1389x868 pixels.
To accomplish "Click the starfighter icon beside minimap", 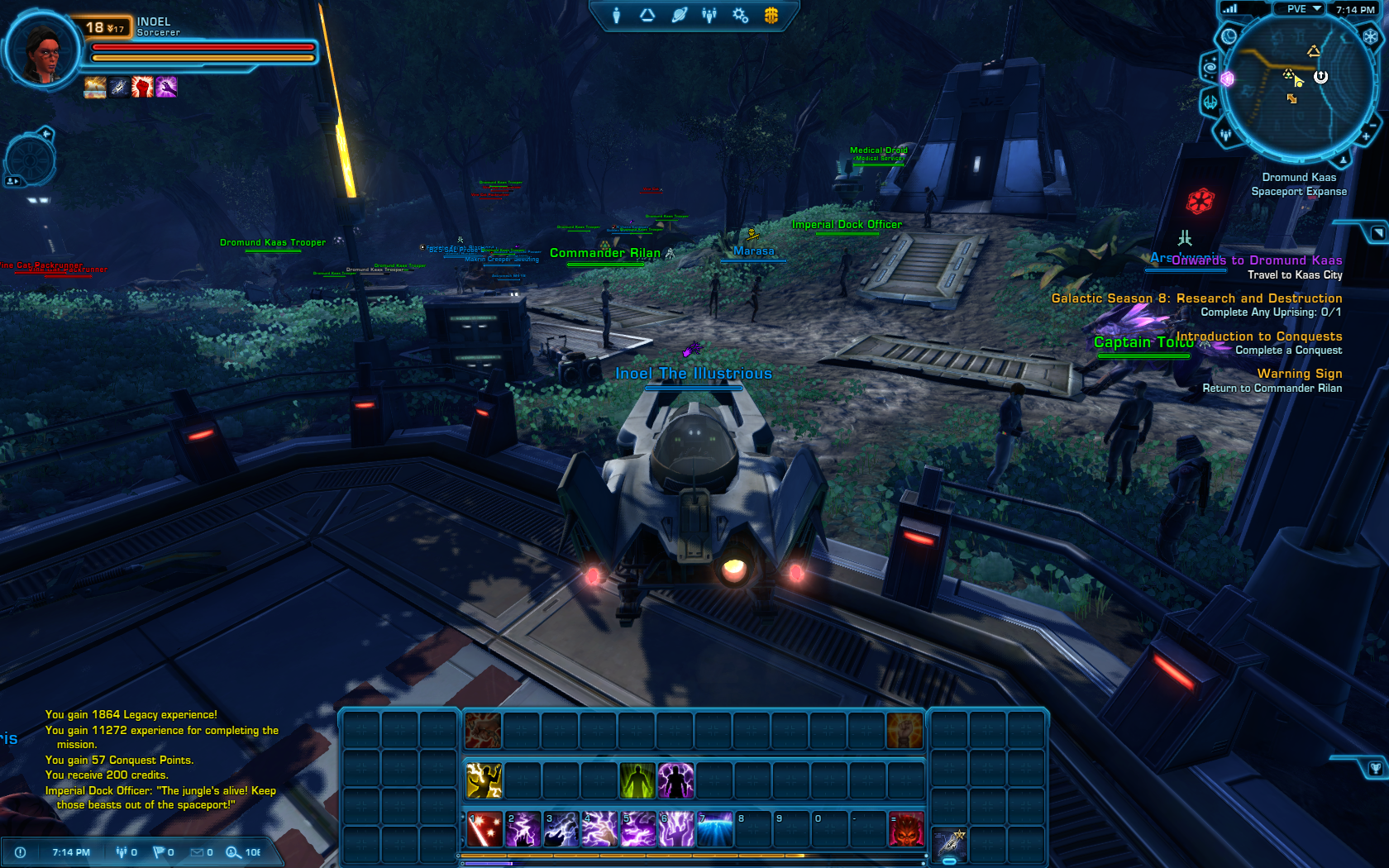I will click(x=1210, y=103).
